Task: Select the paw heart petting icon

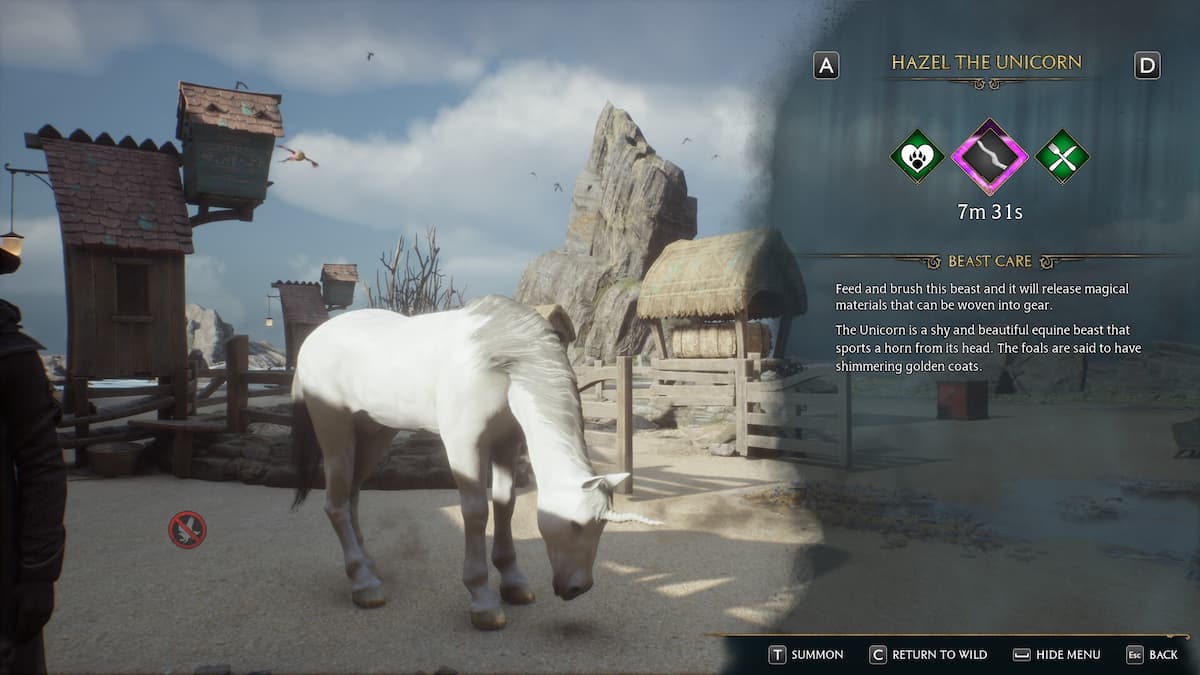Action: tap(917, 157)
